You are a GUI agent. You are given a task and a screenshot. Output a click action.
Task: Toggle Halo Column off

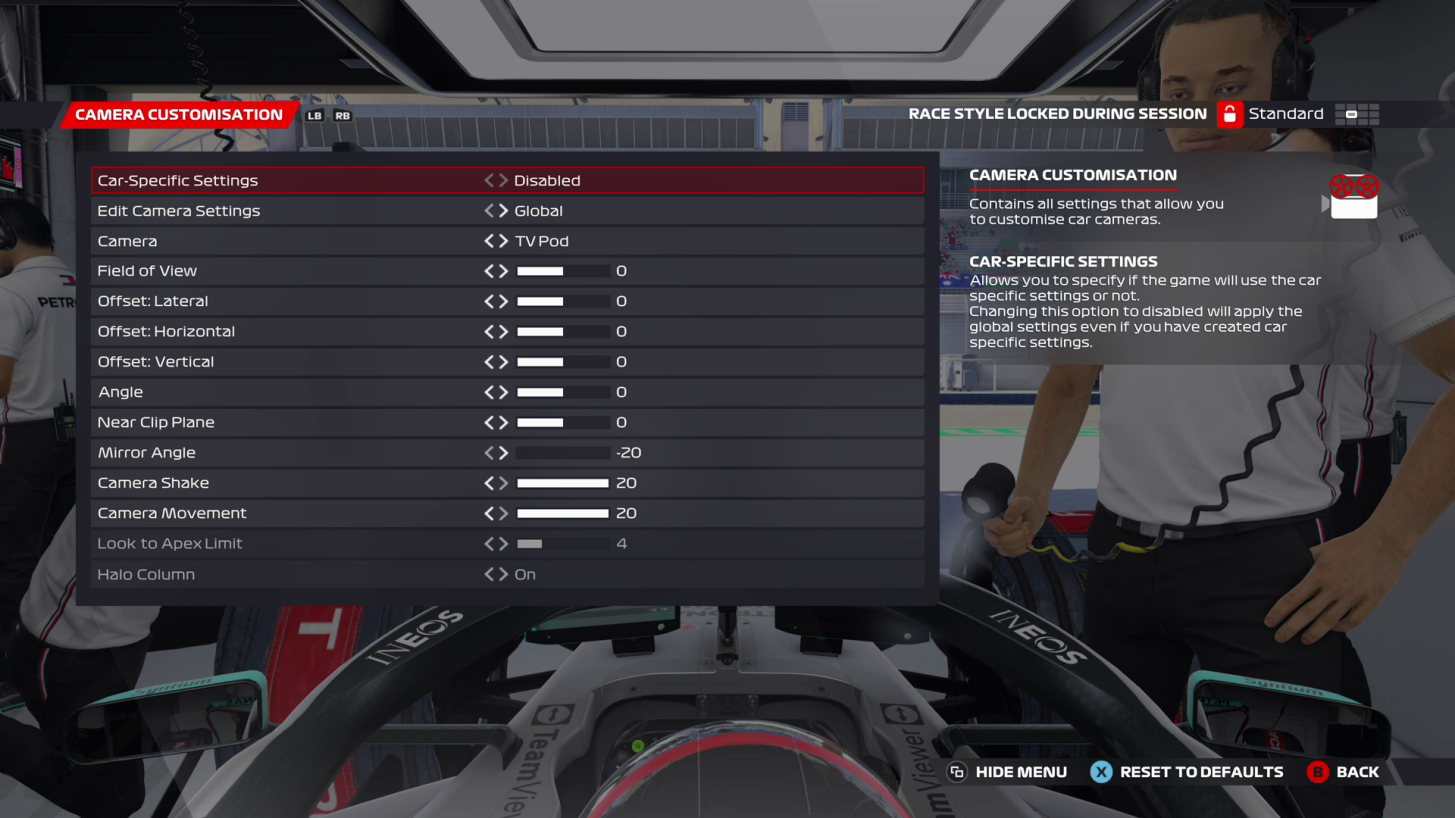click(x=503, y=574)
